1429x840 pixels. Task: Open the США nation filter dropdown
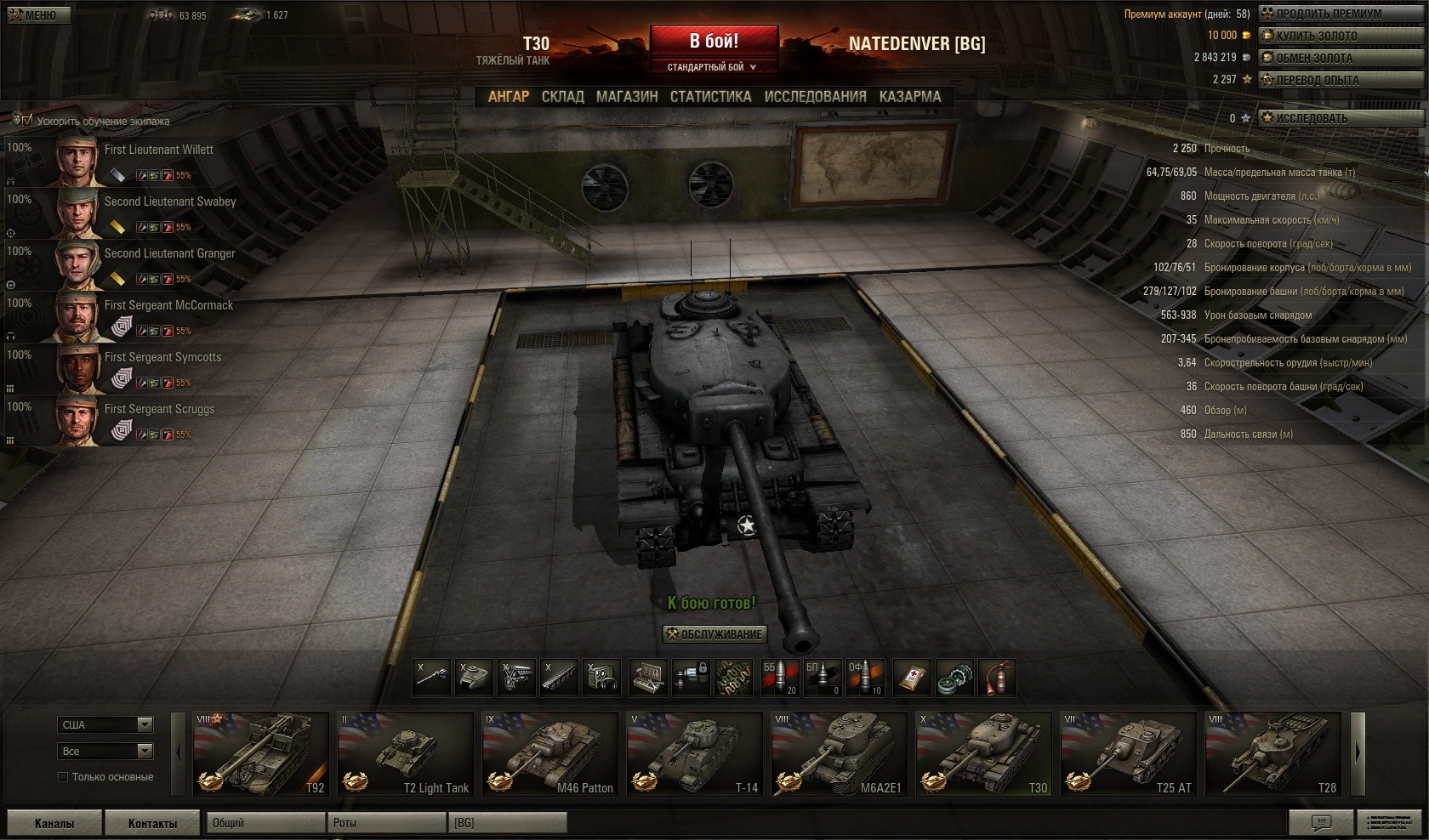106,725
